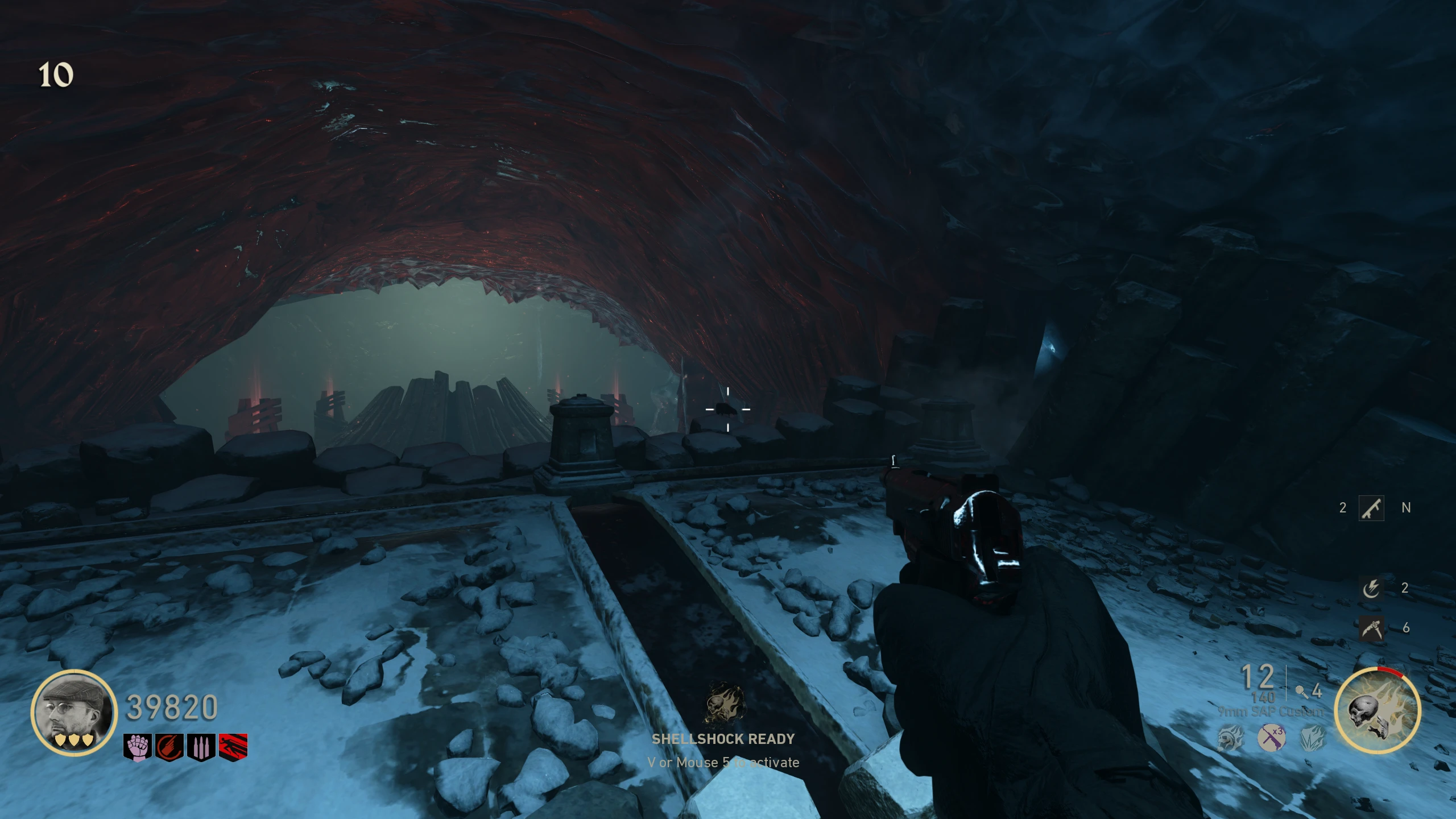This screenshot has width=1456, height=819.
Task: Click the flaming skull mod icon
Action: pos(1230,739)
